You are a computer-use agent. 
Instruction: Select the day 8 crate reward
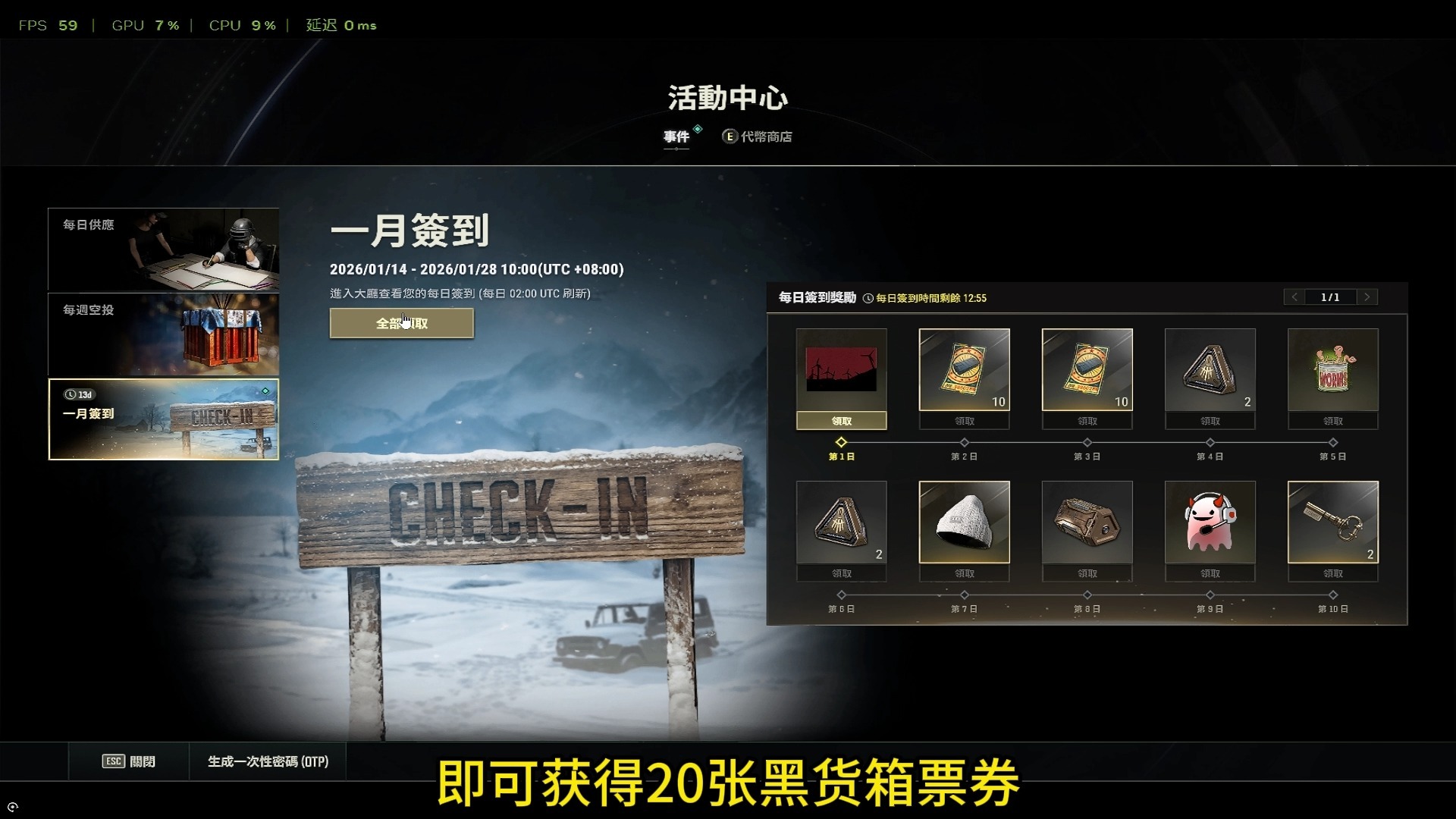1087,522
